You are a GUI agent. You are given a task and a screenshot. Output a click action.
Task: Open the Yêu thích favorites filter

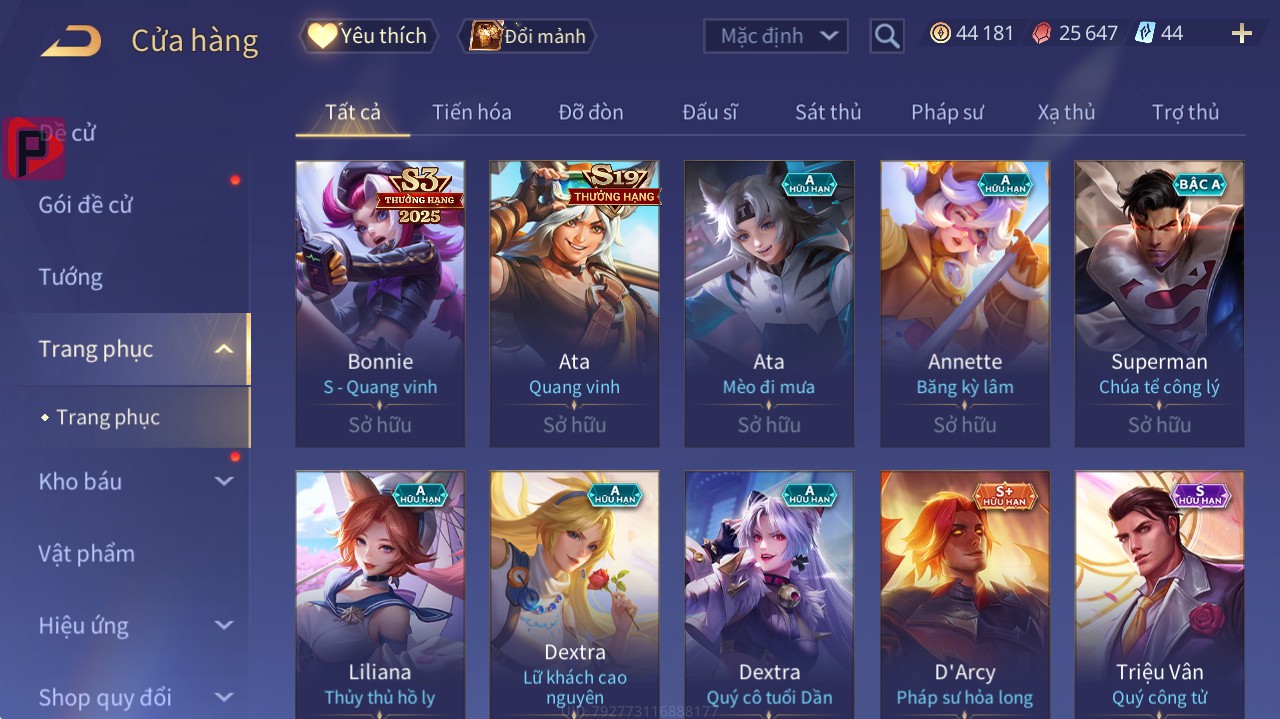coord(368,36)
